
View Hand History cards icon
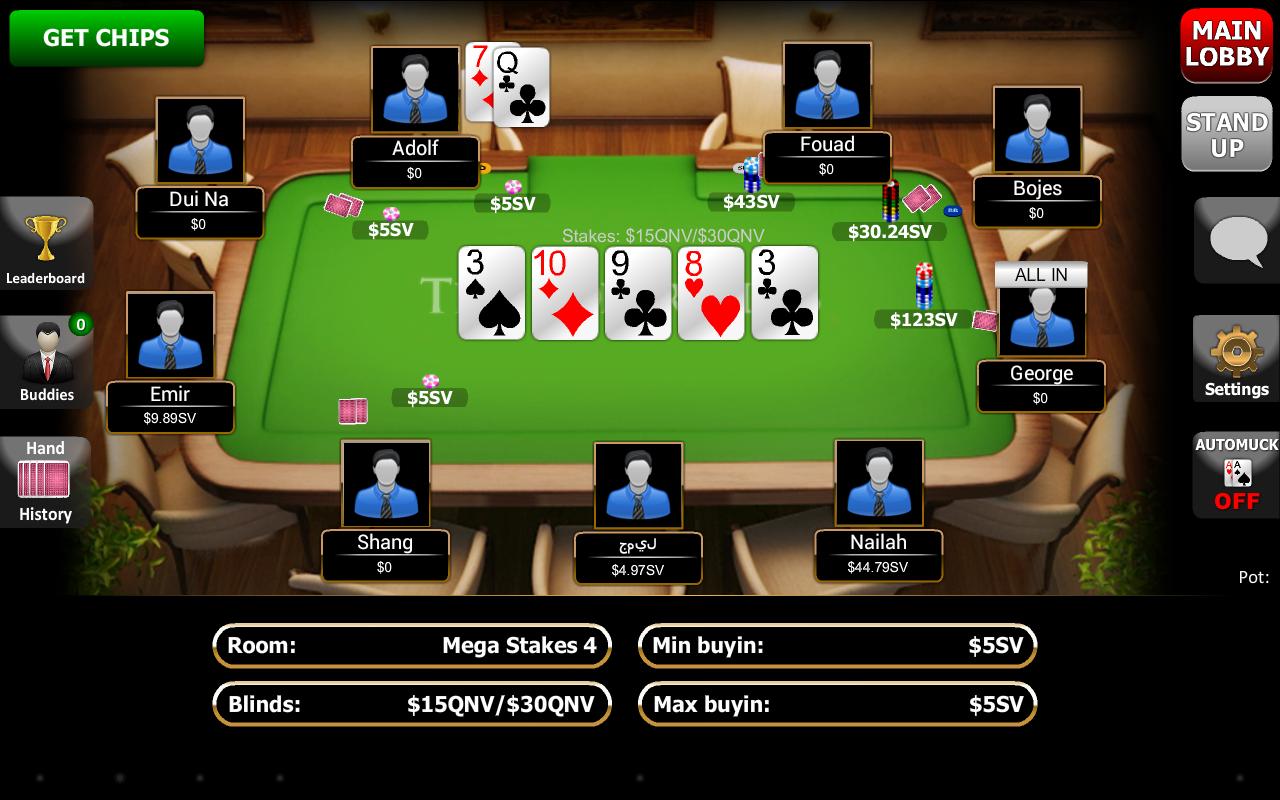[45, 480]
